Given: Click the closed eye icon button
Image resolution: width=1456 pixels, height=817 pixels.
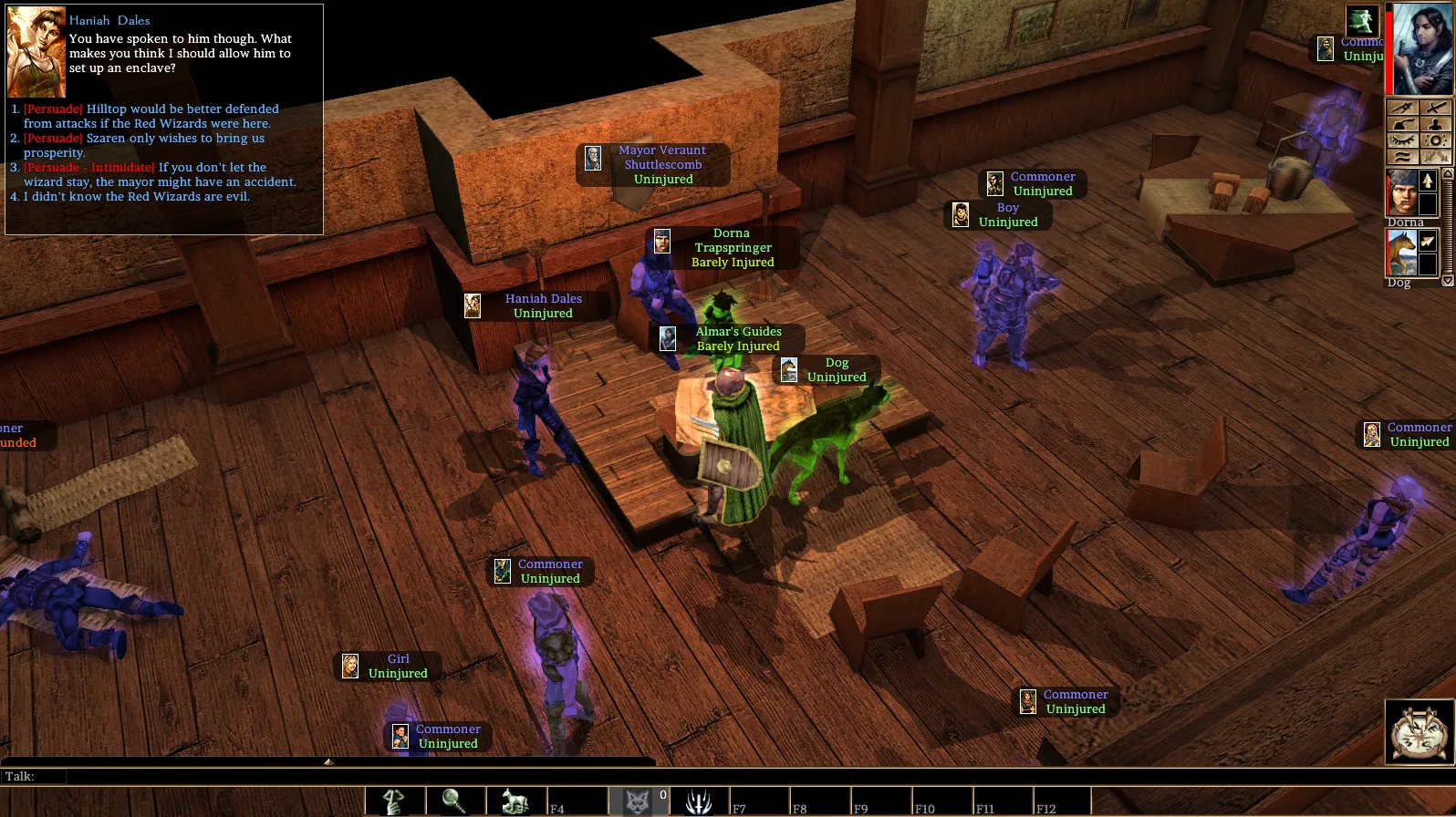Looking at the screenshot, I should click(1402, 140).
